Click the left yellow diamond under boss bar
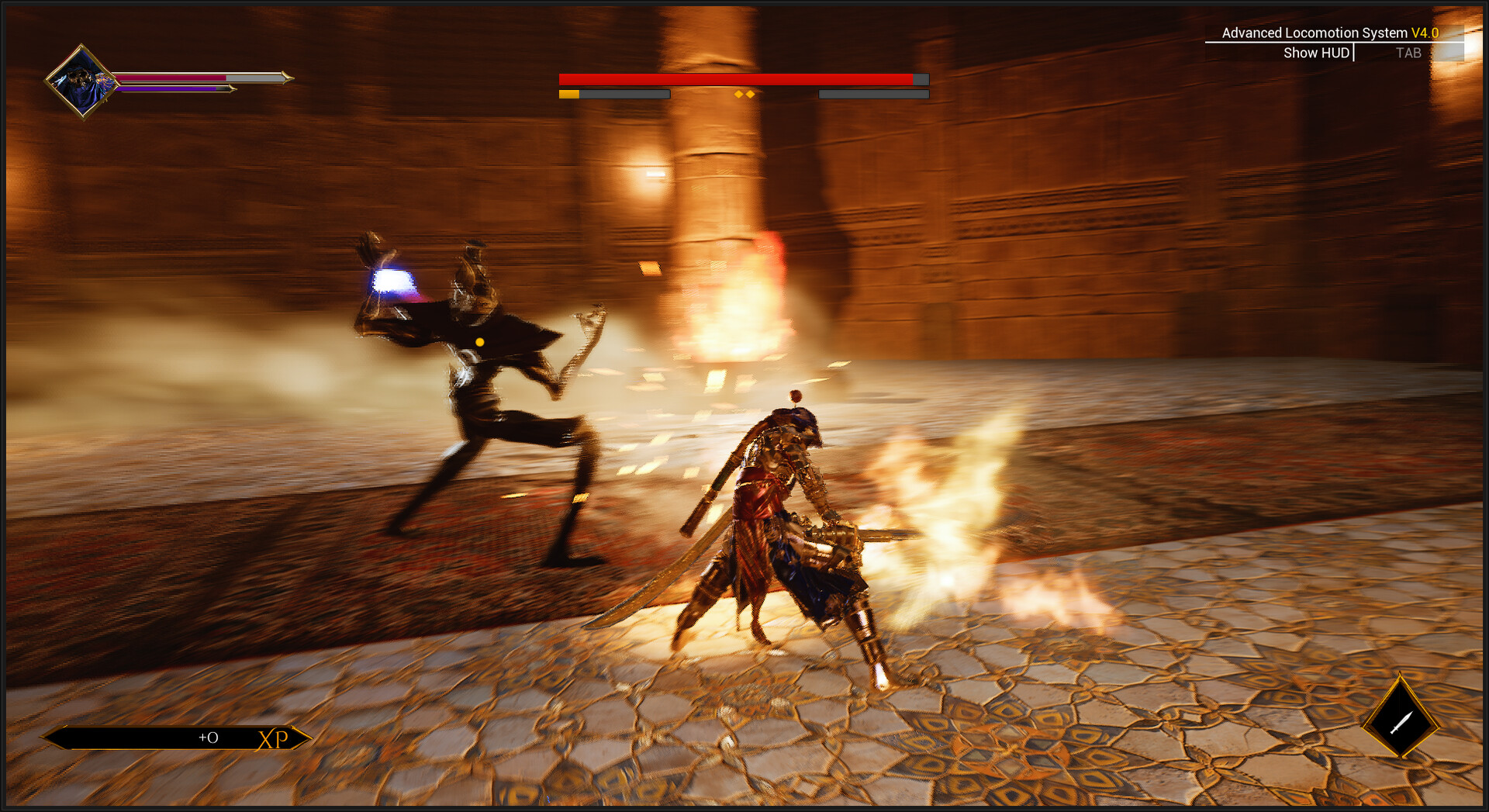The height and width of the screenshot is (812, 1489). pyautogui.click(x=739, y=94)
